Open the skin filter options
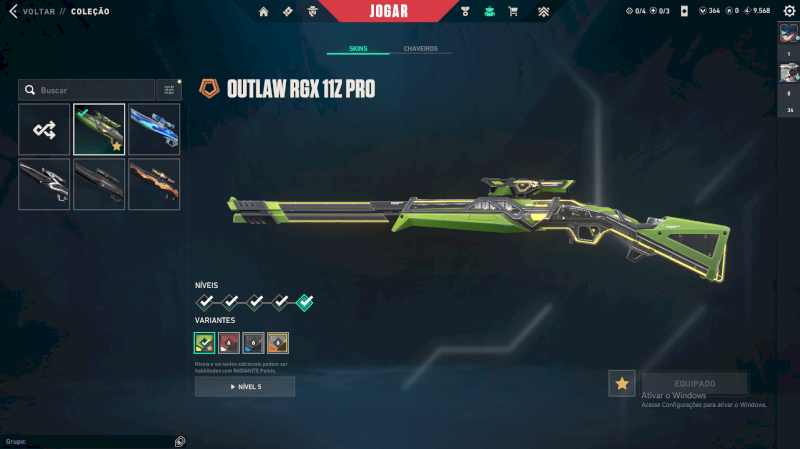Screen dimensions: 800x449 coord(169,90)
